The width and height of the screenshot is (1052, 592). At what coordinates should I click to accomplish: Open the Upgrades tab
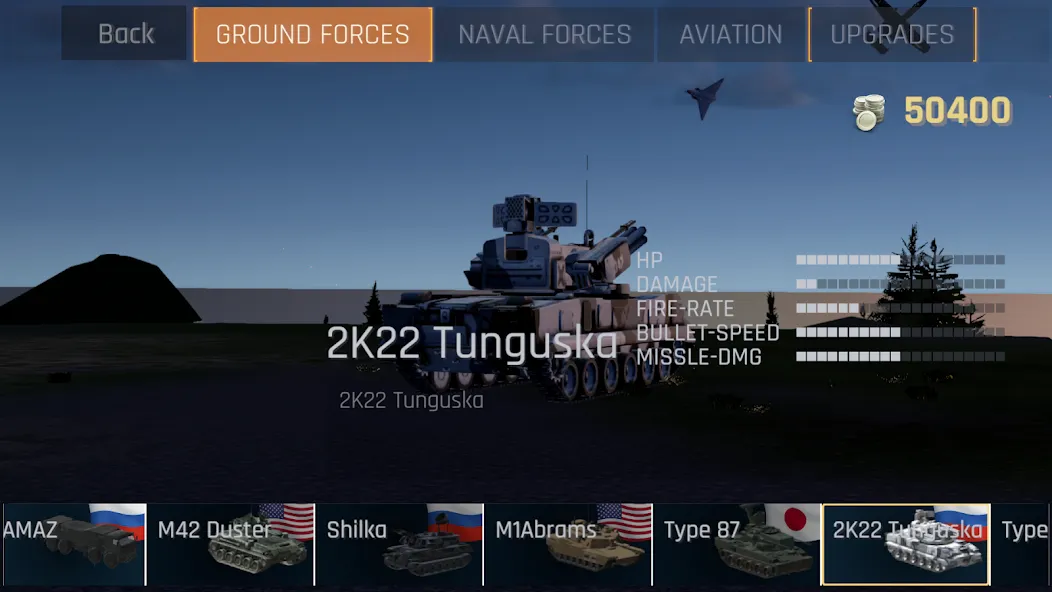coord(892,34)
